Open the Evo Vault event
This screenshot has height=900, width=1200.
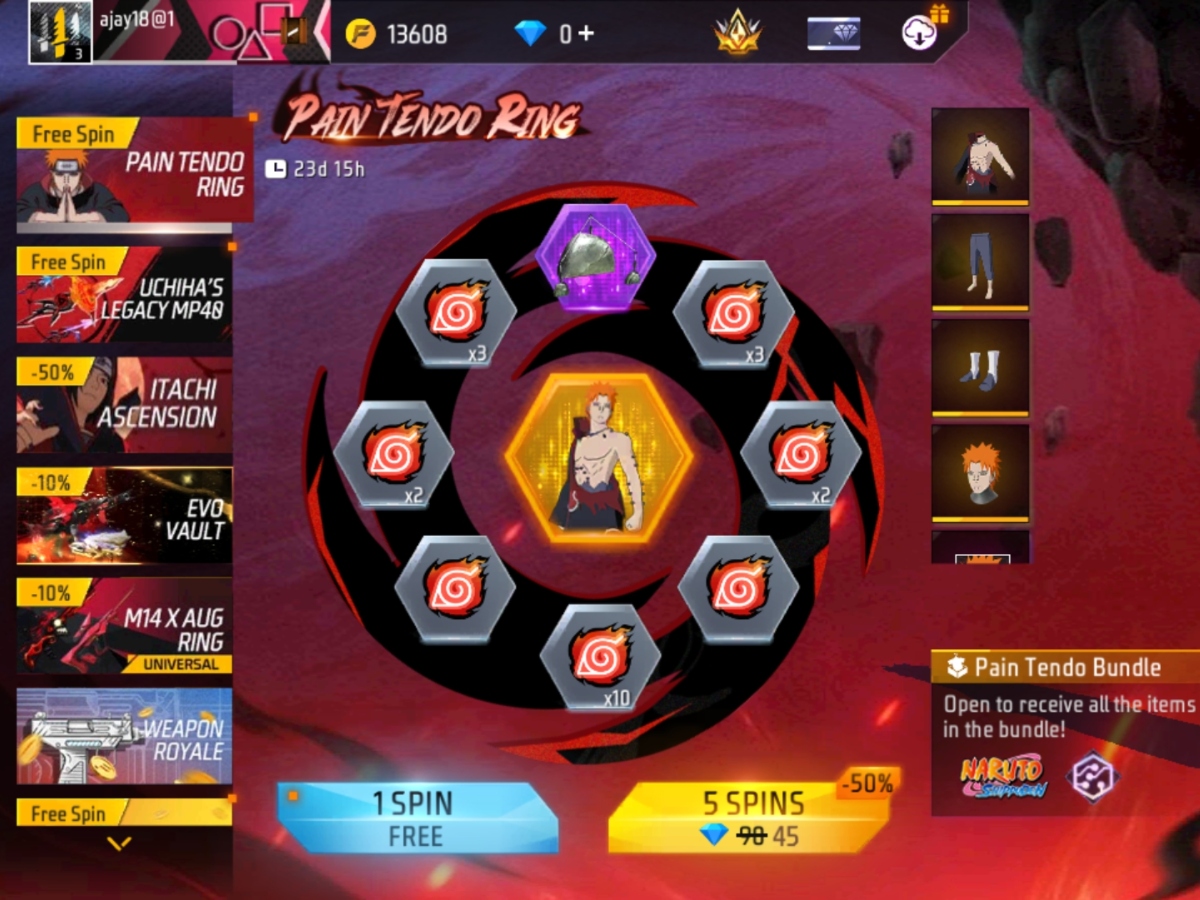[124, 515]
